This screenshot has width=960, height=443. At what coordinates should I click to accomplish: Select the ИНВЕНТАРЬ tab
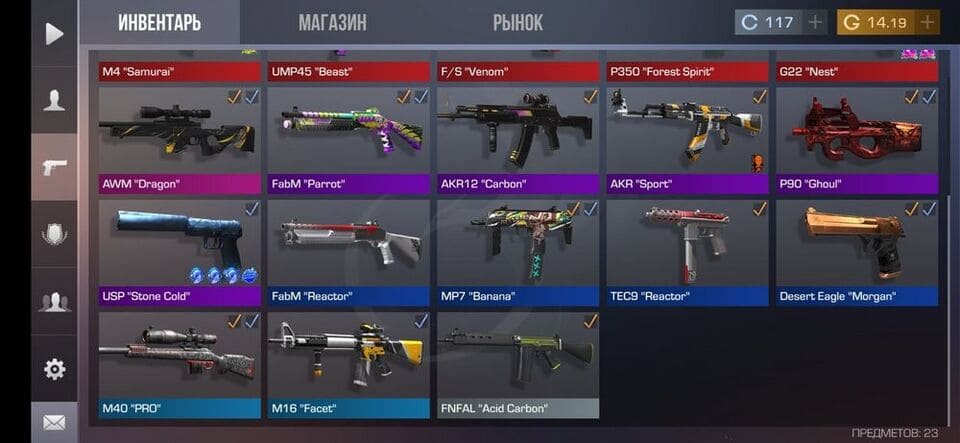159,22
